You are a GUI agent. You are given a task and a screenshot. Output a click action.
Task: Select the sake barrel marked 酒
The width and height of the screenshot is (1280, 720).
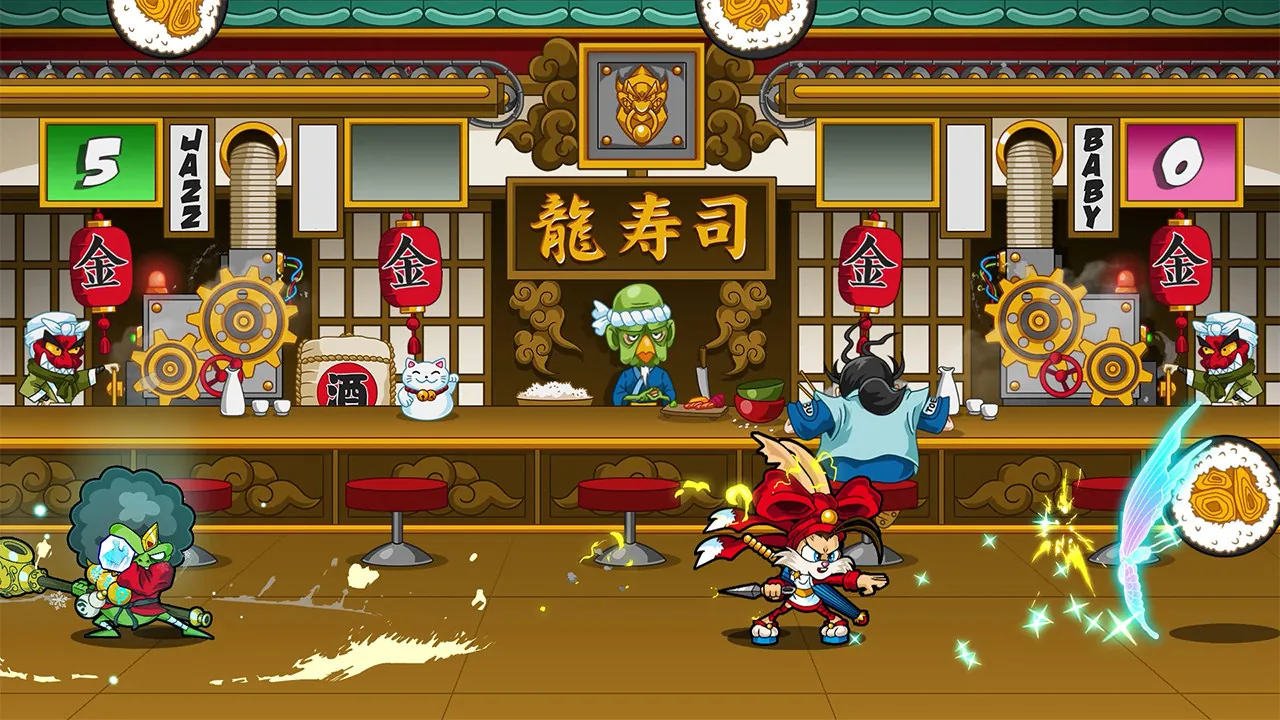(x=345, y=375)
